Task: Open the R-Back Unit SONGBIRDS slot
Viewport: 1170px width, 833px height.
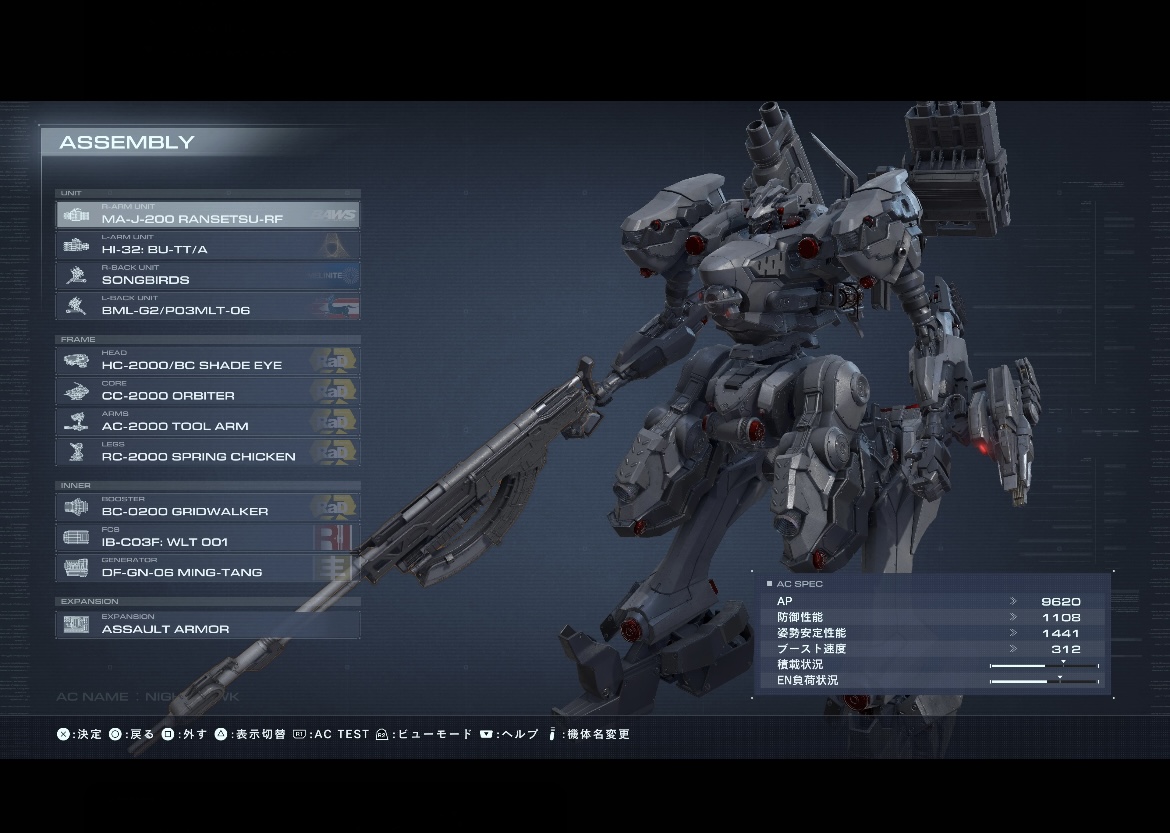Action: 208,276
